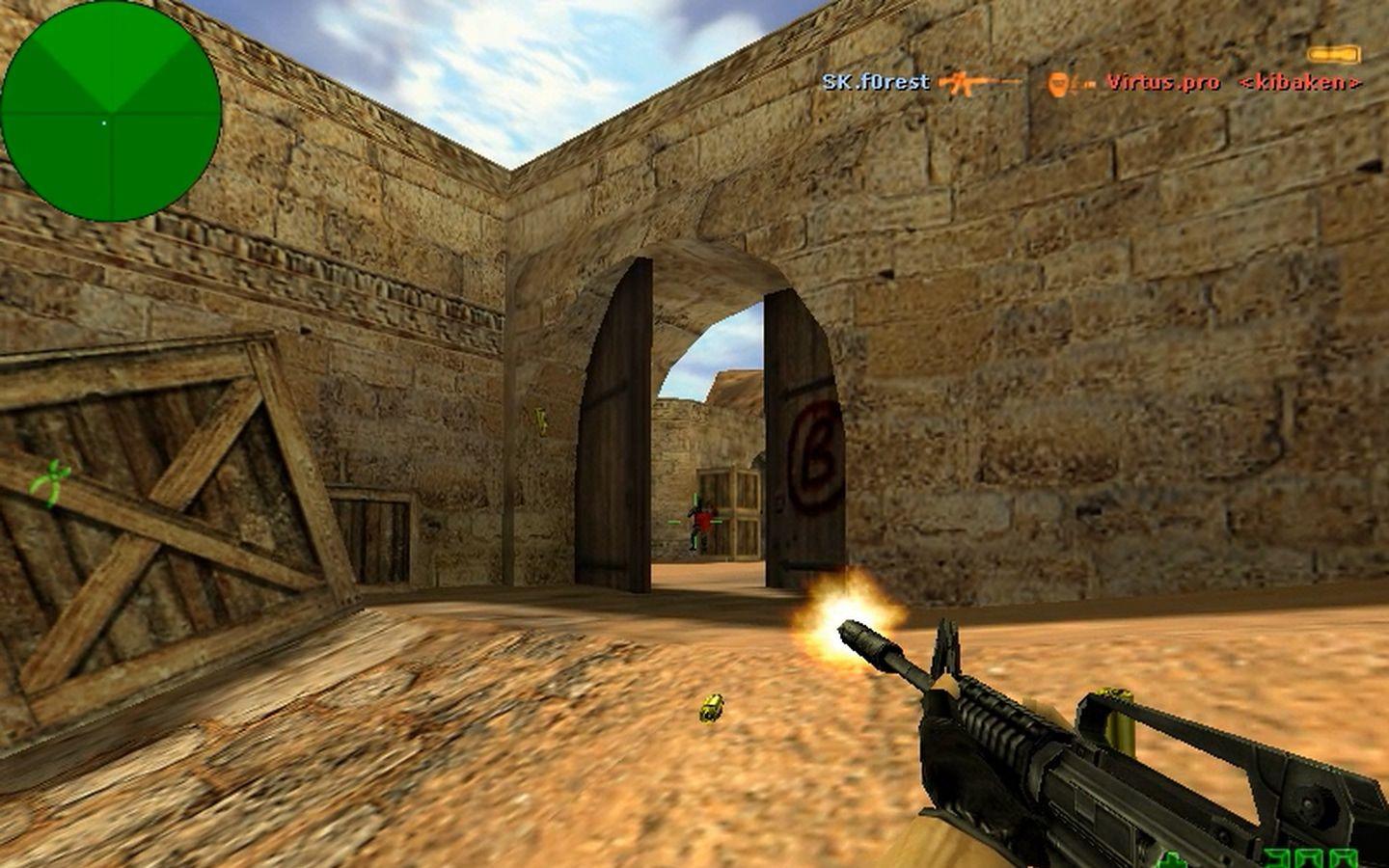Screen dimensions: 1389x868
Task: Click the white player dot on the radar
Action: 103,123
